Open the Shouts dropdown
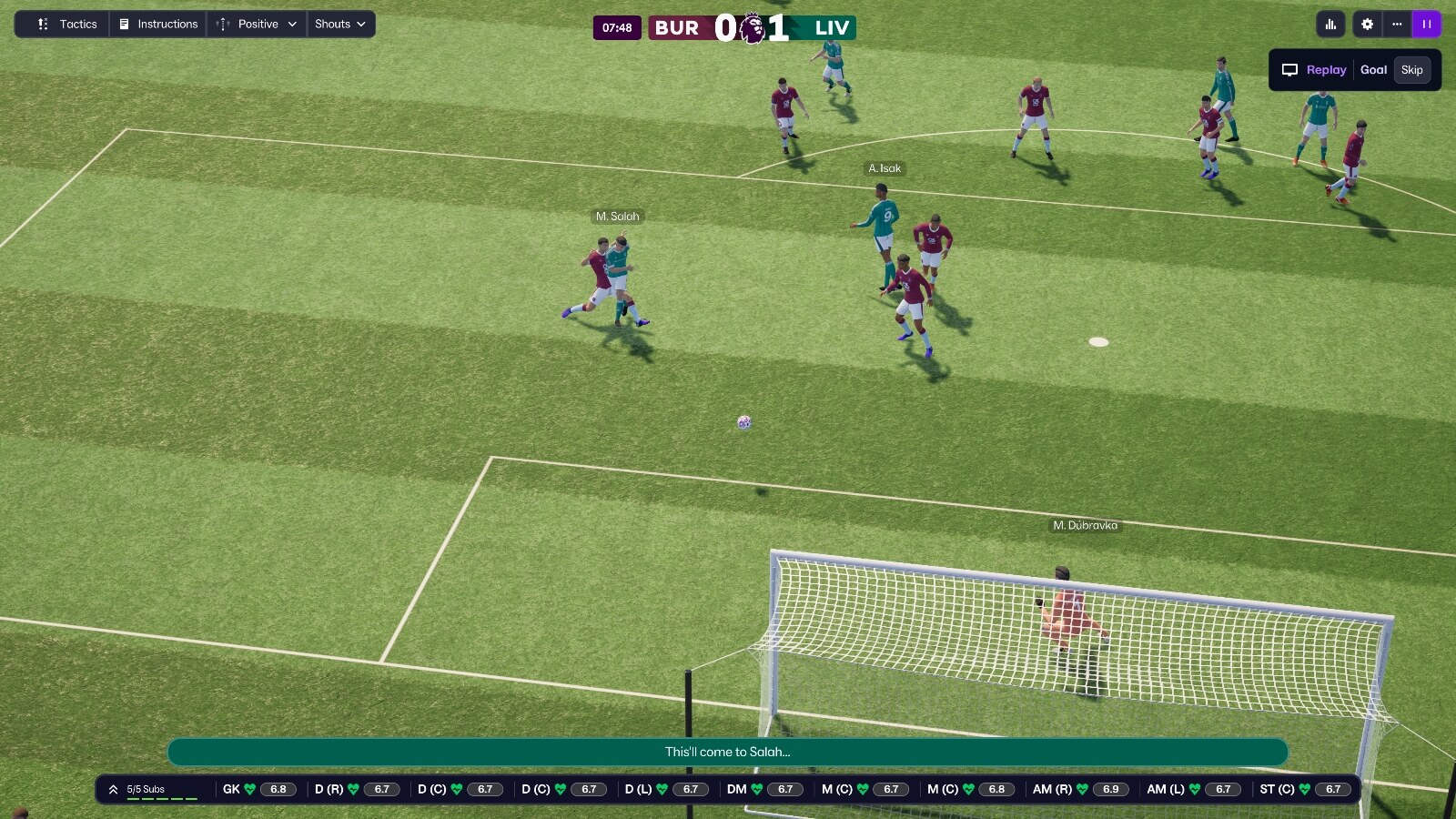 click(340, 24)
